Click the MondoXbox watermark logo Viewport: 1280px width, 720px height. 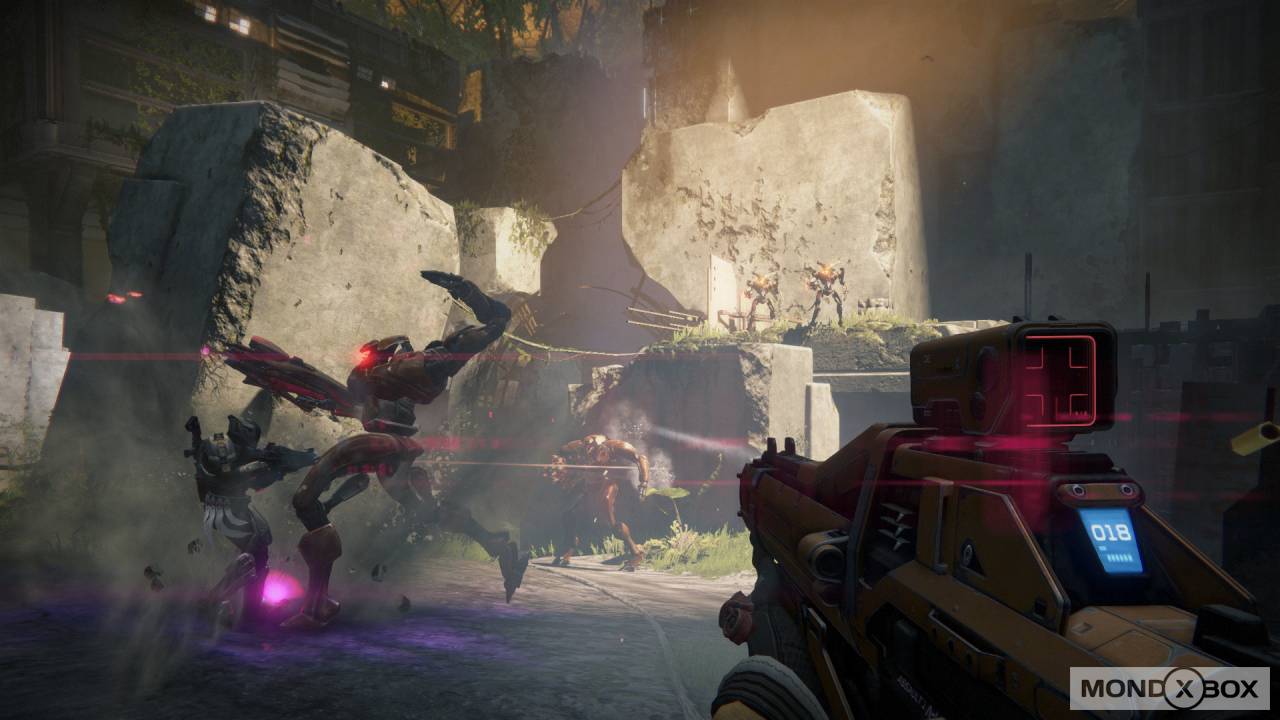point(1169,689)
